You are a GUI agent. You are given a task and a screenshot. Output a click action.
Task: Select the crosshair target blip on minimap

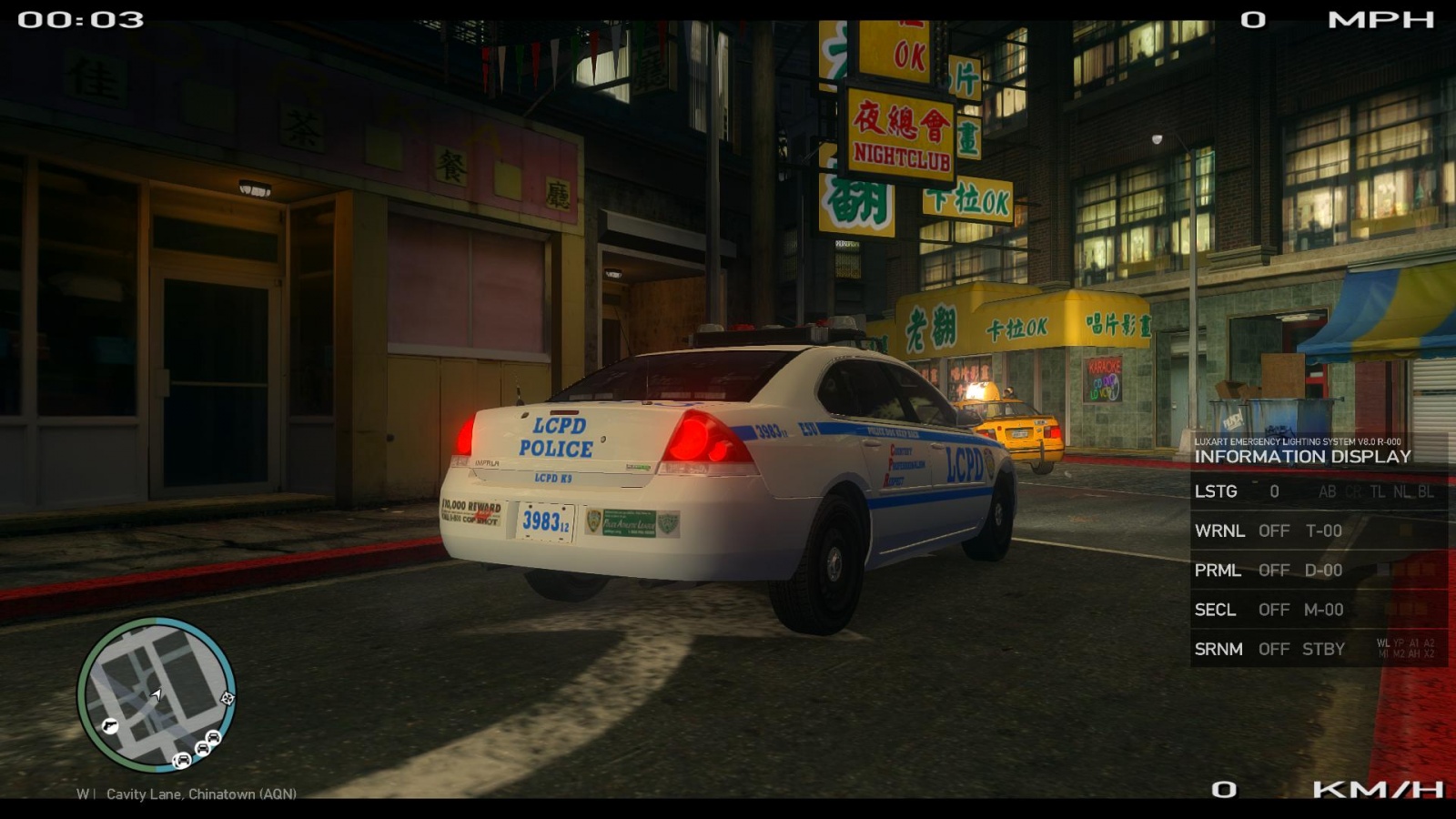click(227, 698)
